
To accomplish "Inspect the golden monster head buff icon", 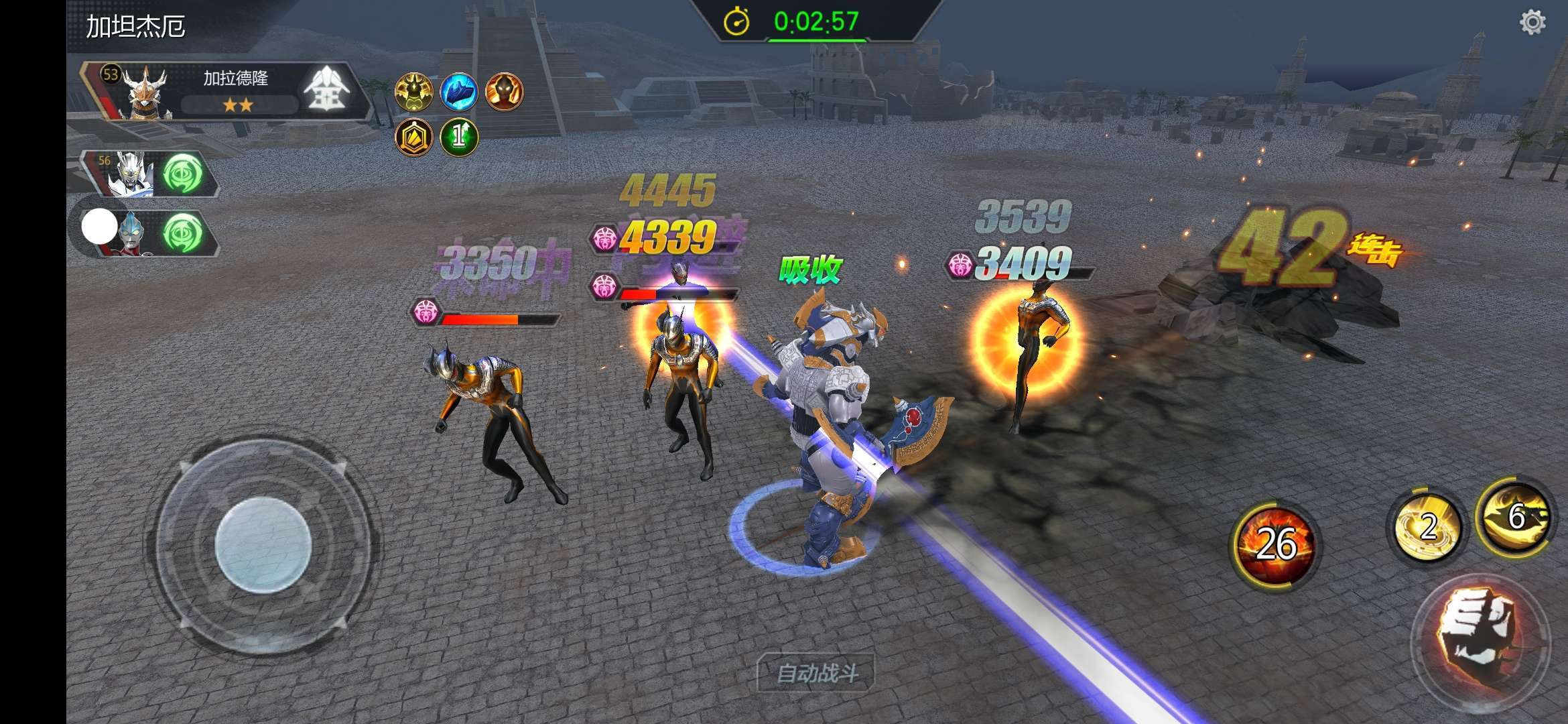I will [413, 92].
